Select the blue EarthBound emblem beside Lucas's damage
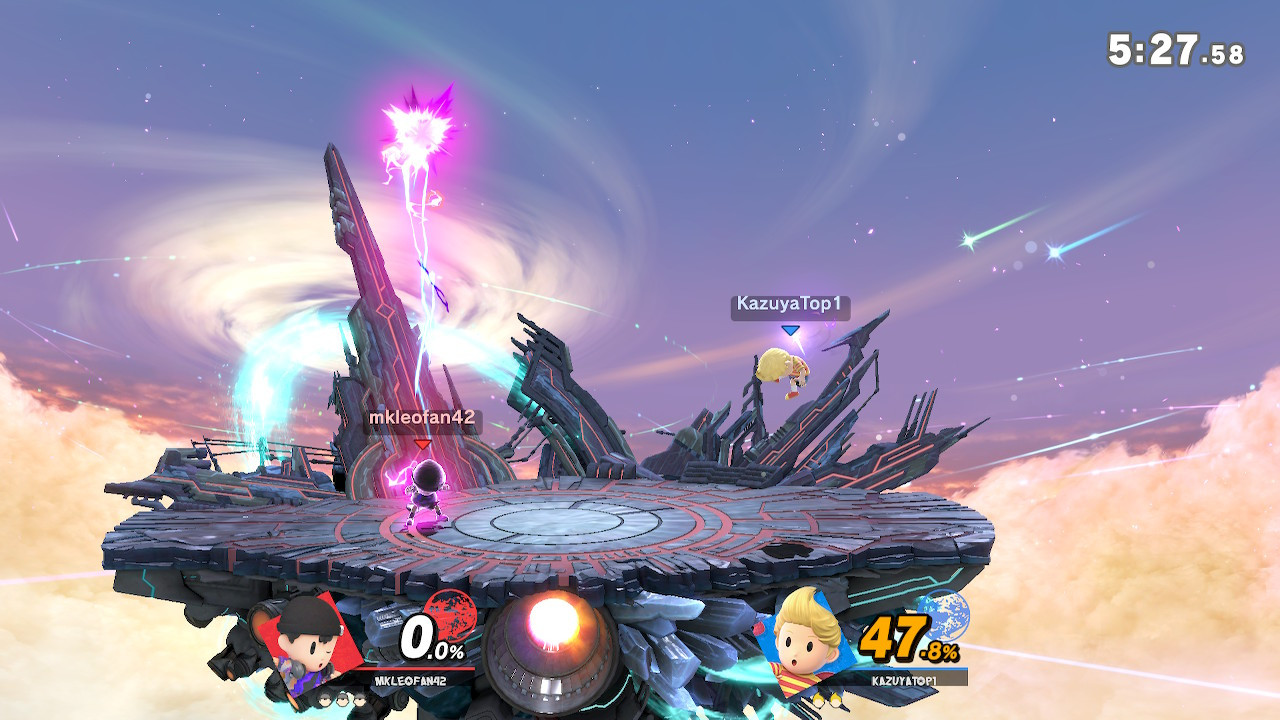This screenshot has width=1280, height=720. click(x=946, y=617)
